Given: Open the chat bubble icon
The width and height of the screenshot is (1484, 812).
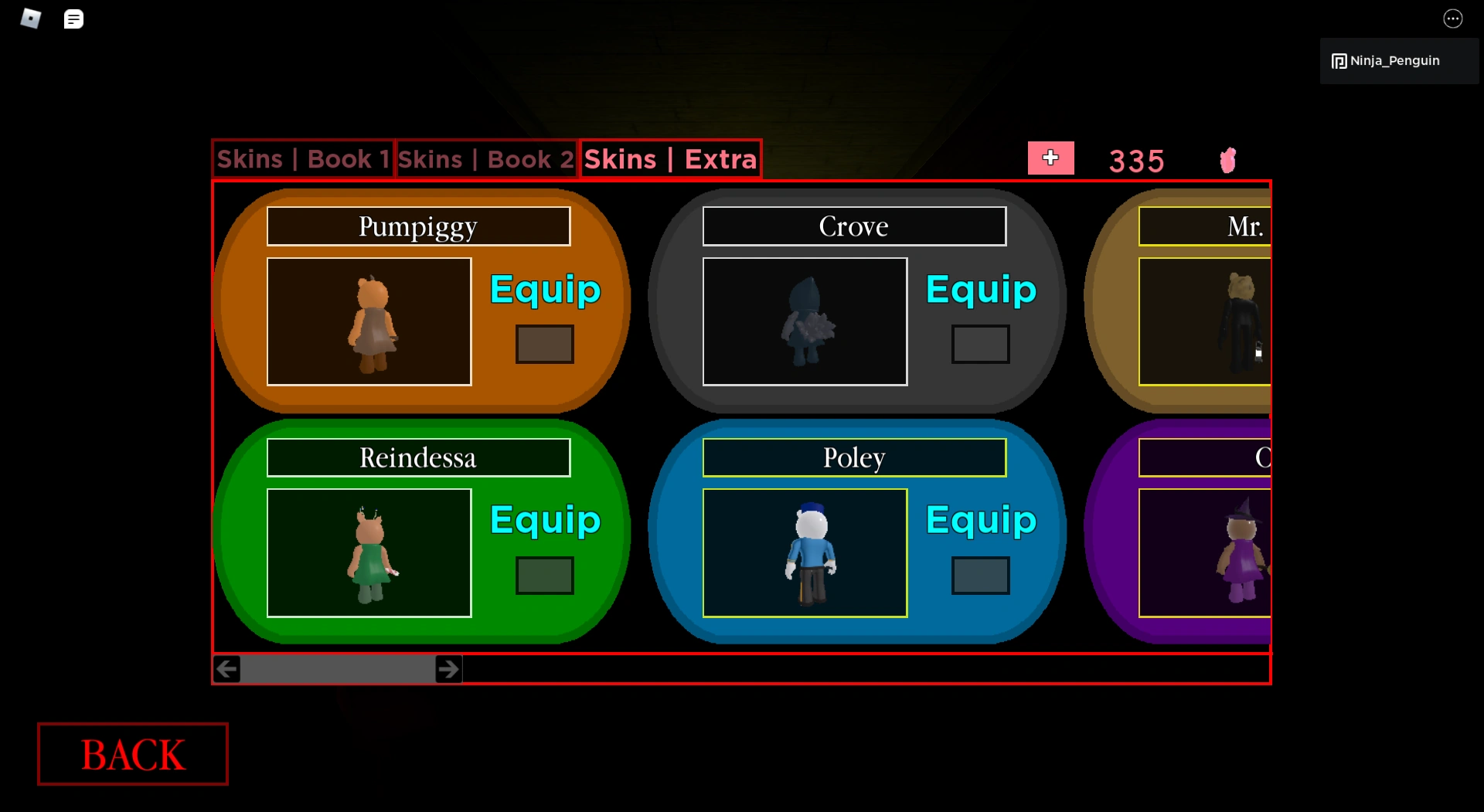Looking at the screenshot, I should coord(73,18).
